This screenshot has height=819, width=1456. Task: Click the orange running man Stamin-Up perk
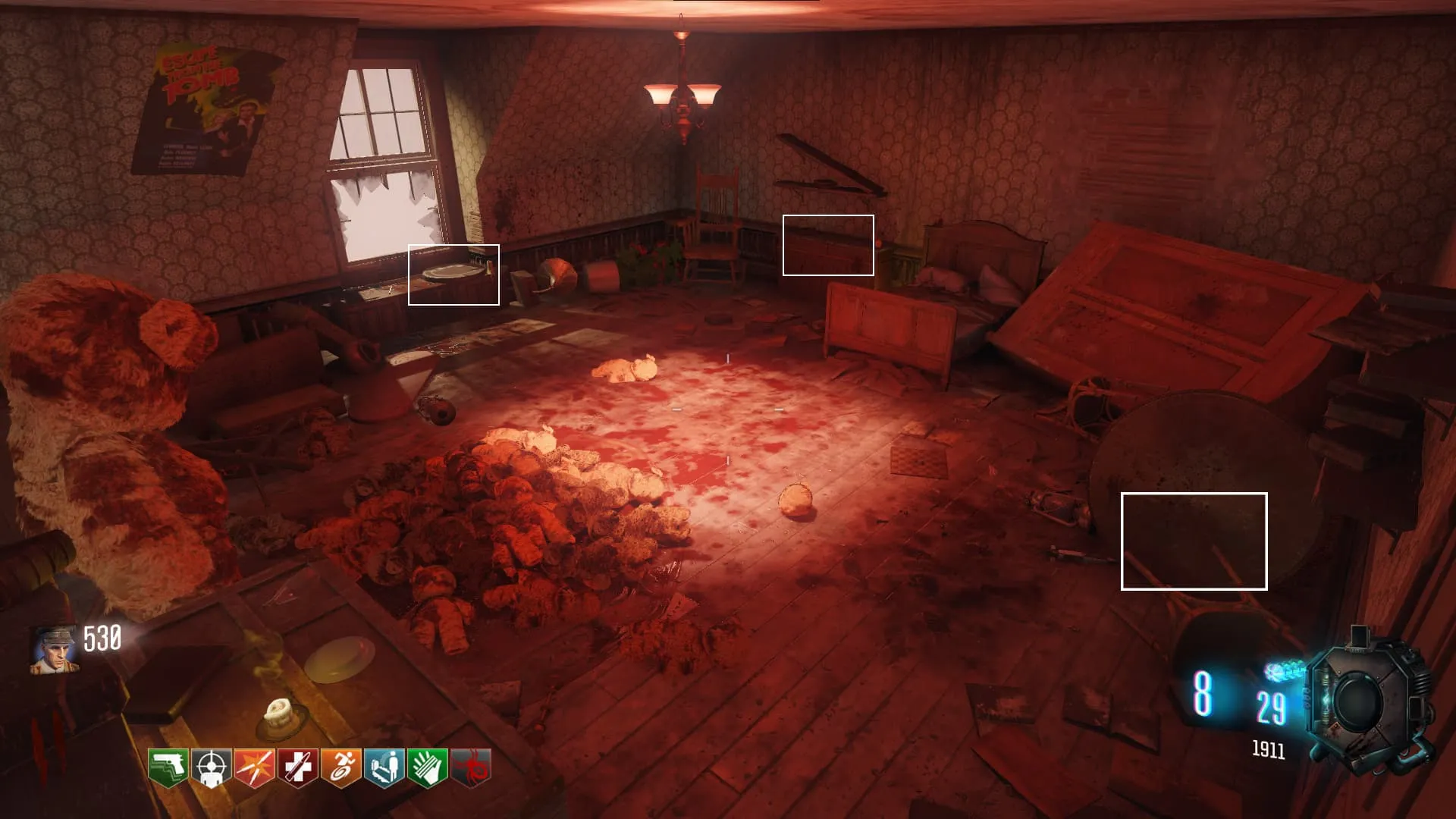[x=340, y=767]
